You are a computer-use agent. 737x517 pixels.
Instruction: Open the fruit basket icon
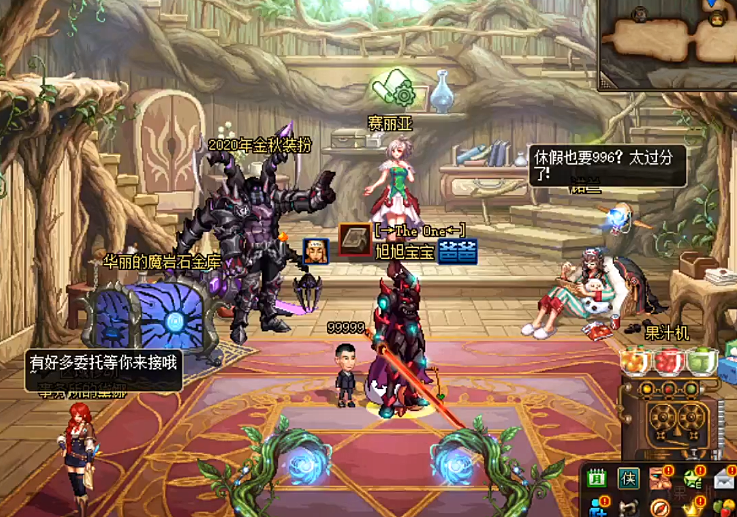pos(725,507)
